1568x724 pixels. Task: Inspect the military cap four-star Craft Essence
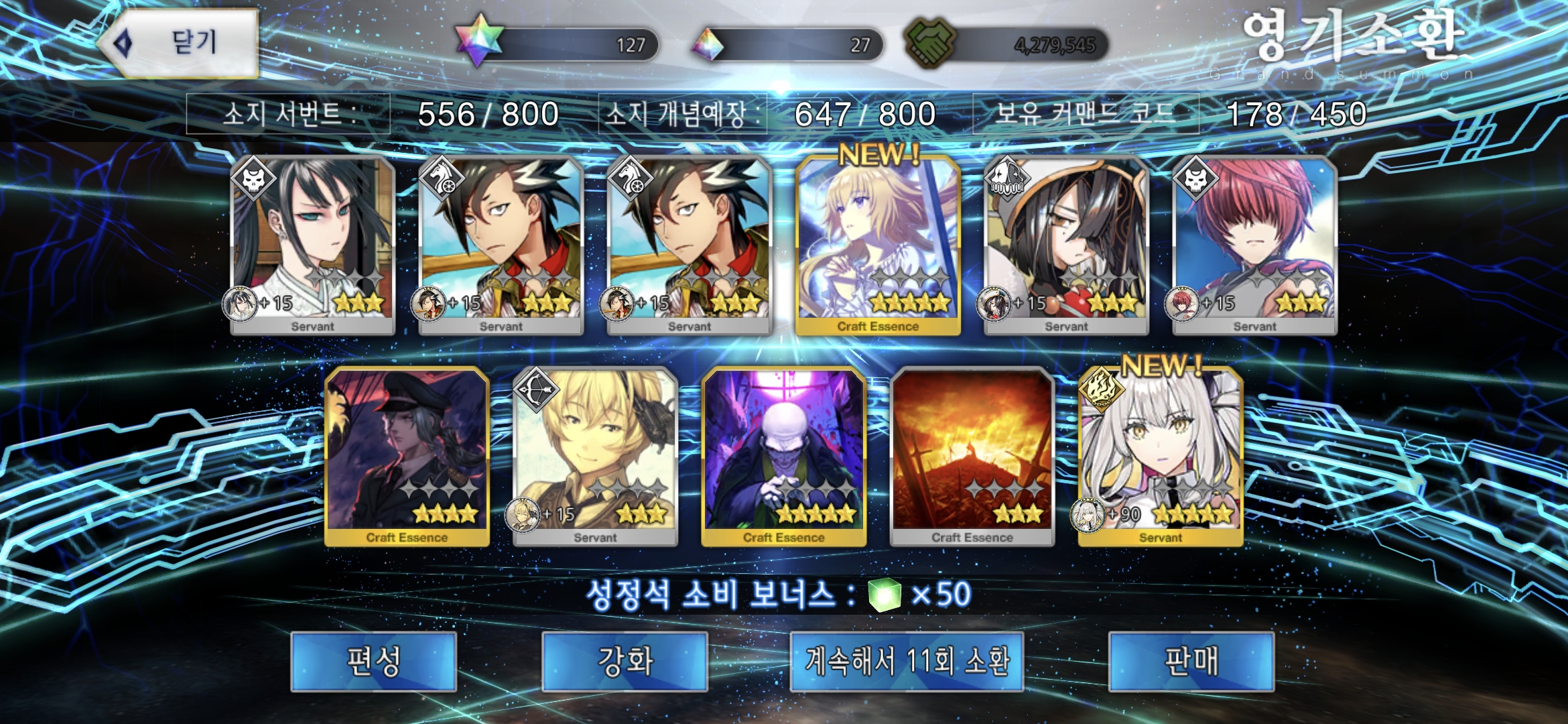(407, 457)
